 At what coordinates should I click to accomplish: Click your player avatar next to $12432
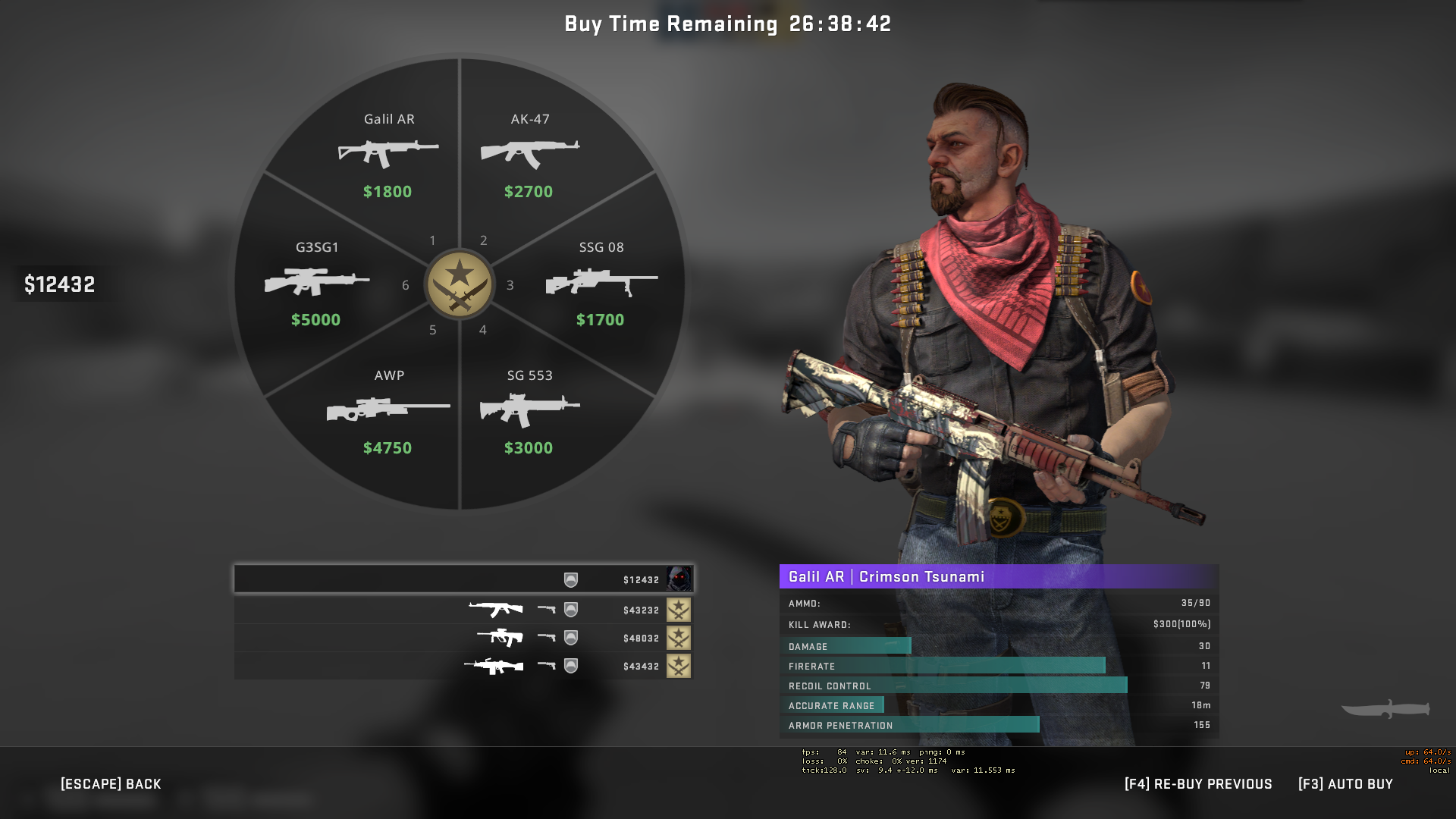[680, 580]
